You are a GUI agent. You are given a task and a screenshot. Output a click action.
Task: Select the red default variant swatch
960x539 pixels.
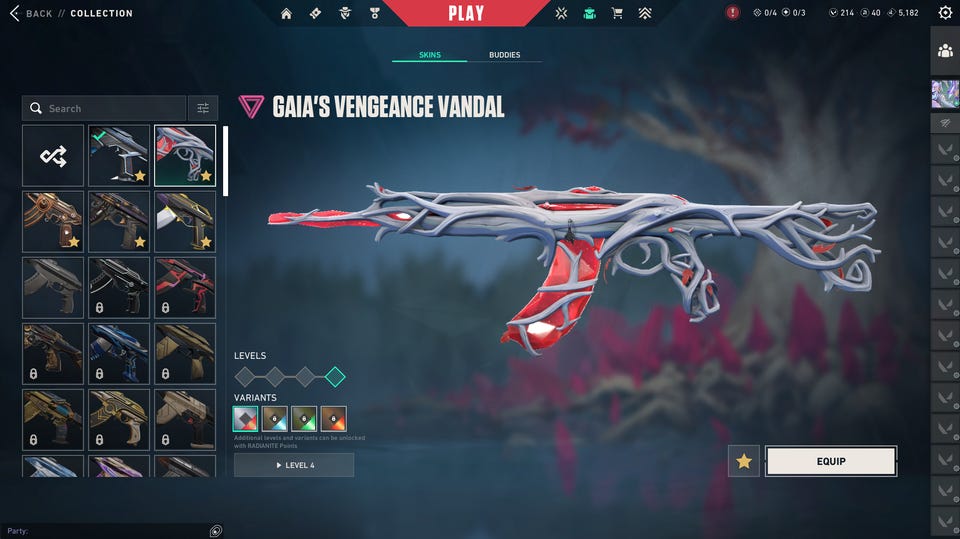(x=246, y=418)
